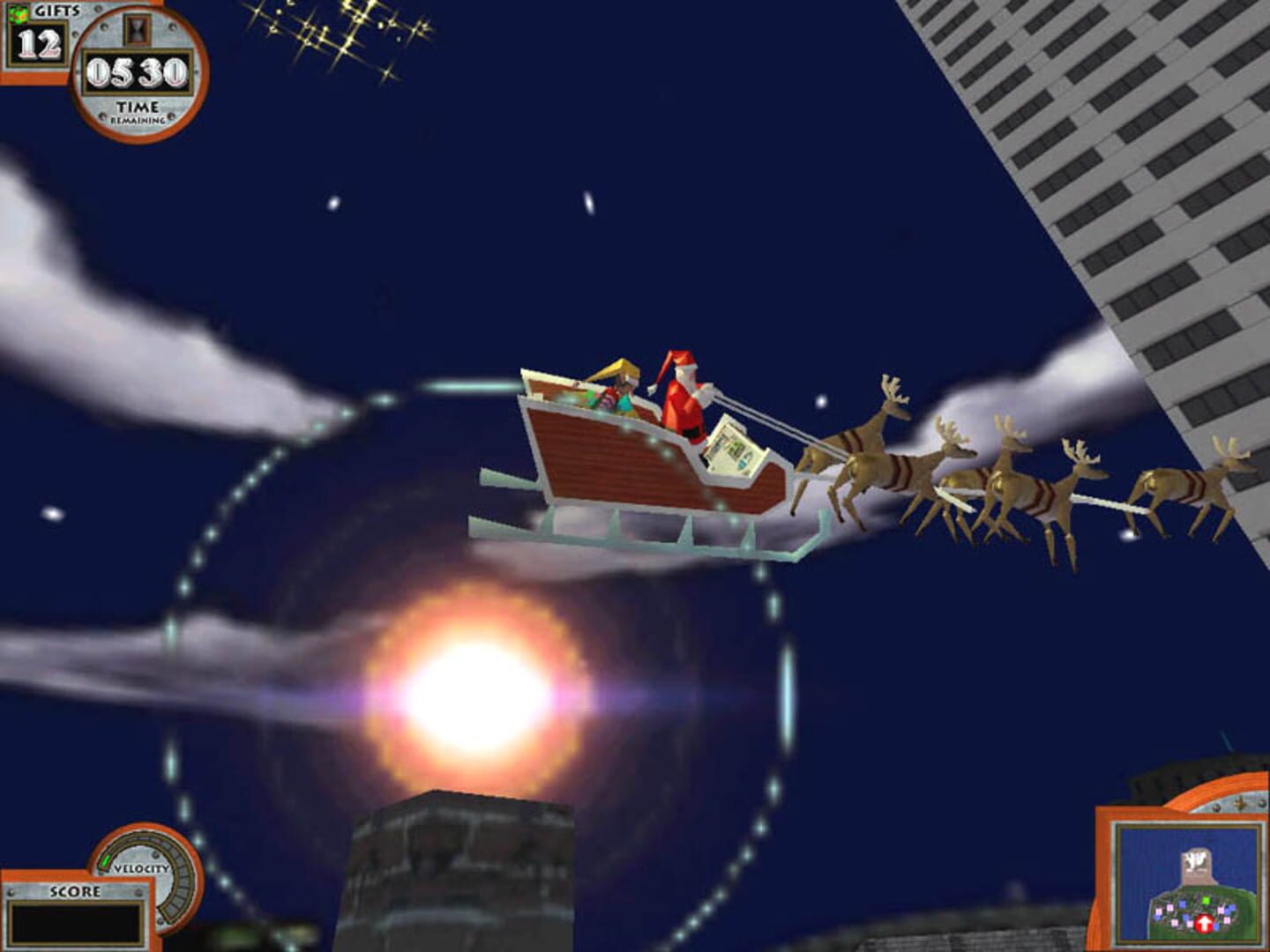Screen dimensions: 1270x952
Task: Click the Gifts counter showing 12
Action: [39, 44]
